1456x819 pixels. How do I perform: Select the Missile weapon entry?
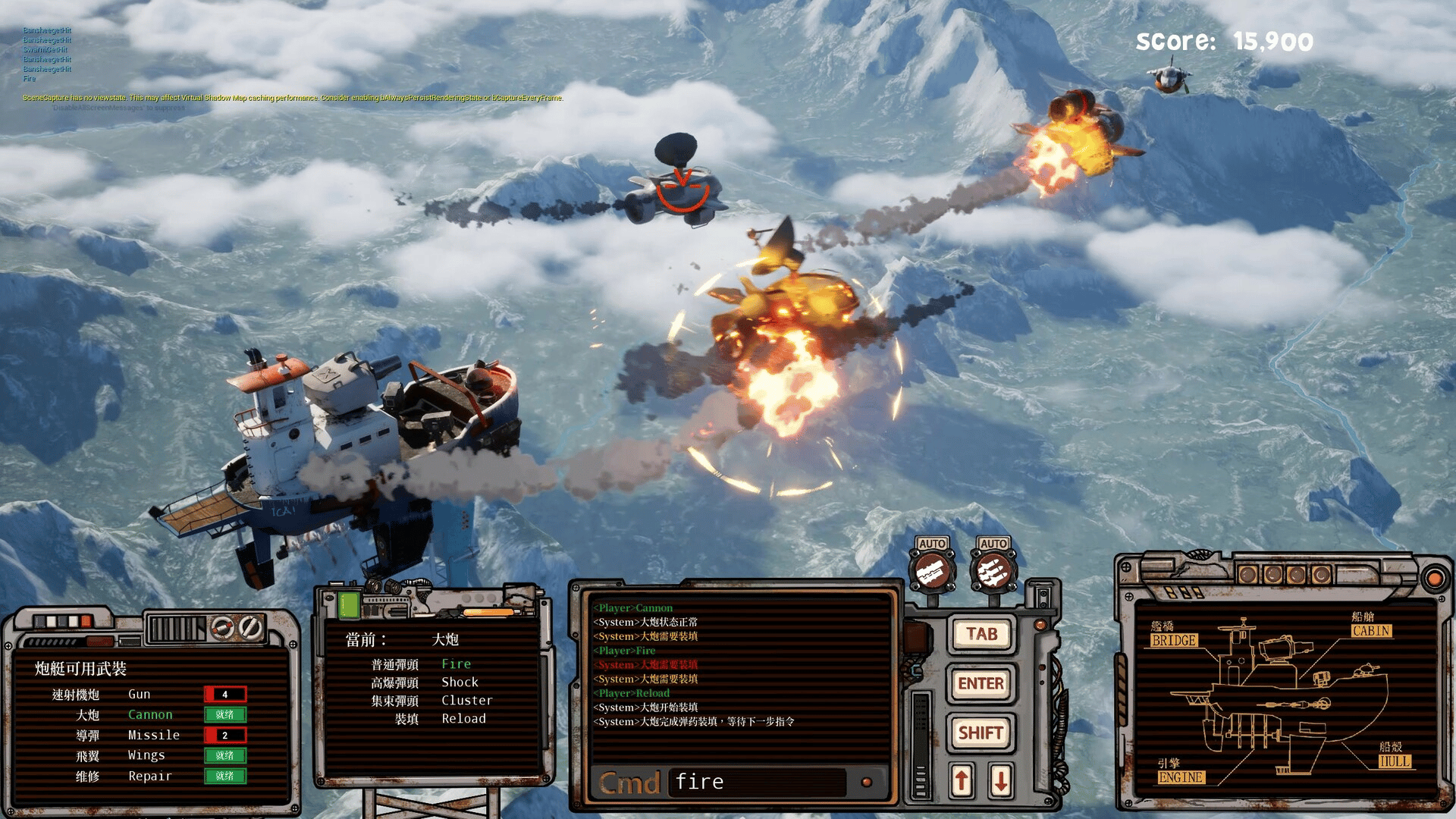pos(153,735)
